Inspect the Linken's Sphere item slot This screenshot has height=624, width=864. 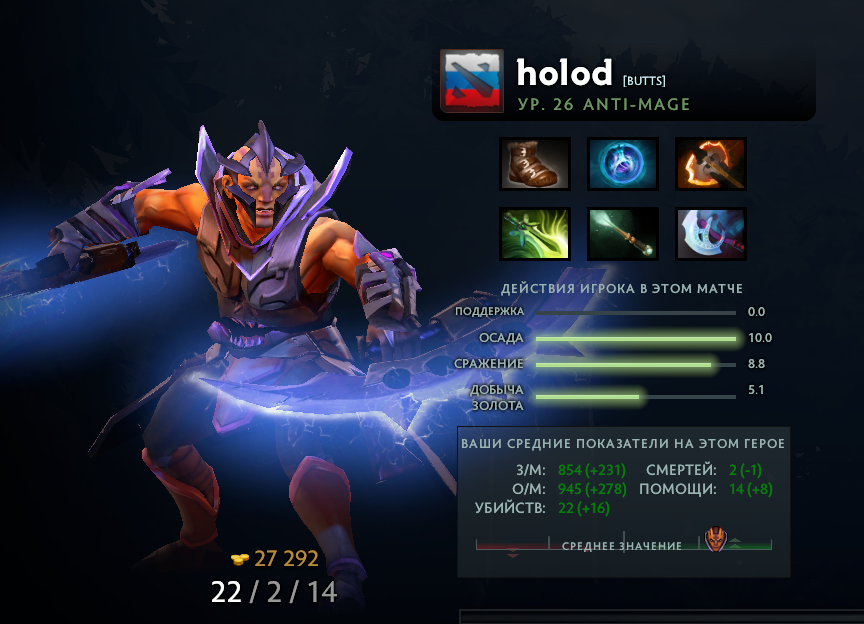coord(623,163)
